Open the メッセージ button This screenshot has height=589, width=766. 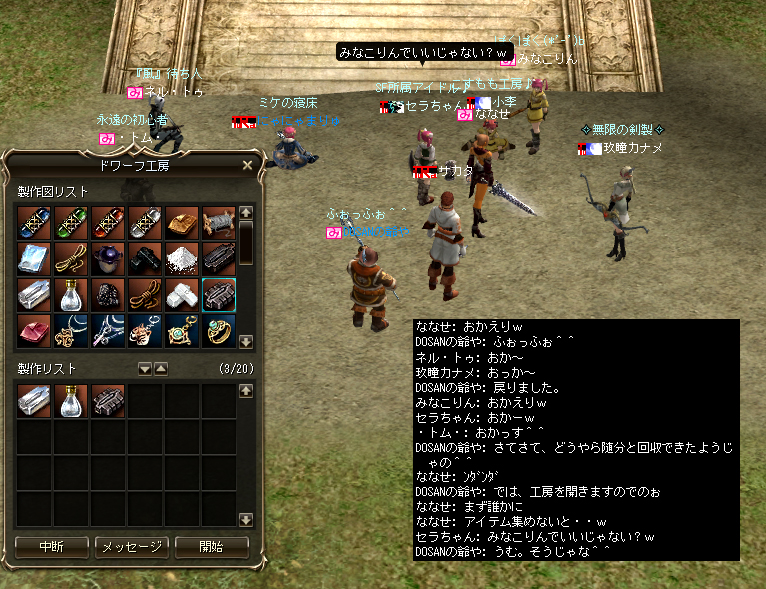point(131,547)
